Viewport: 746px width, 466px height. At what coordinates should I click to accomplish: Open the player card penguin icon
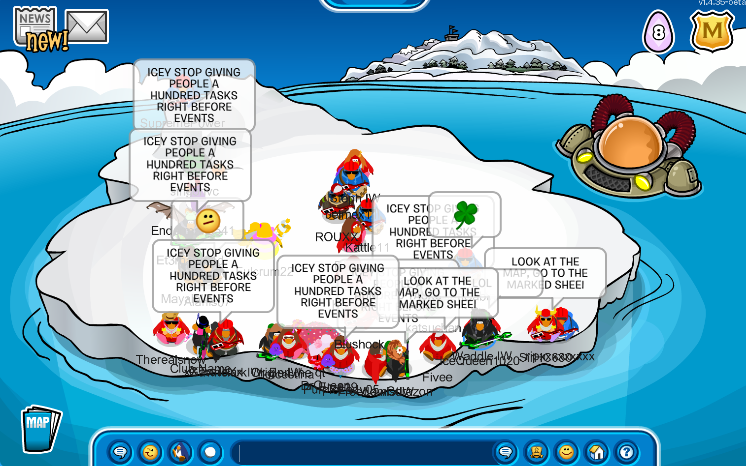(x=536, y=451)
